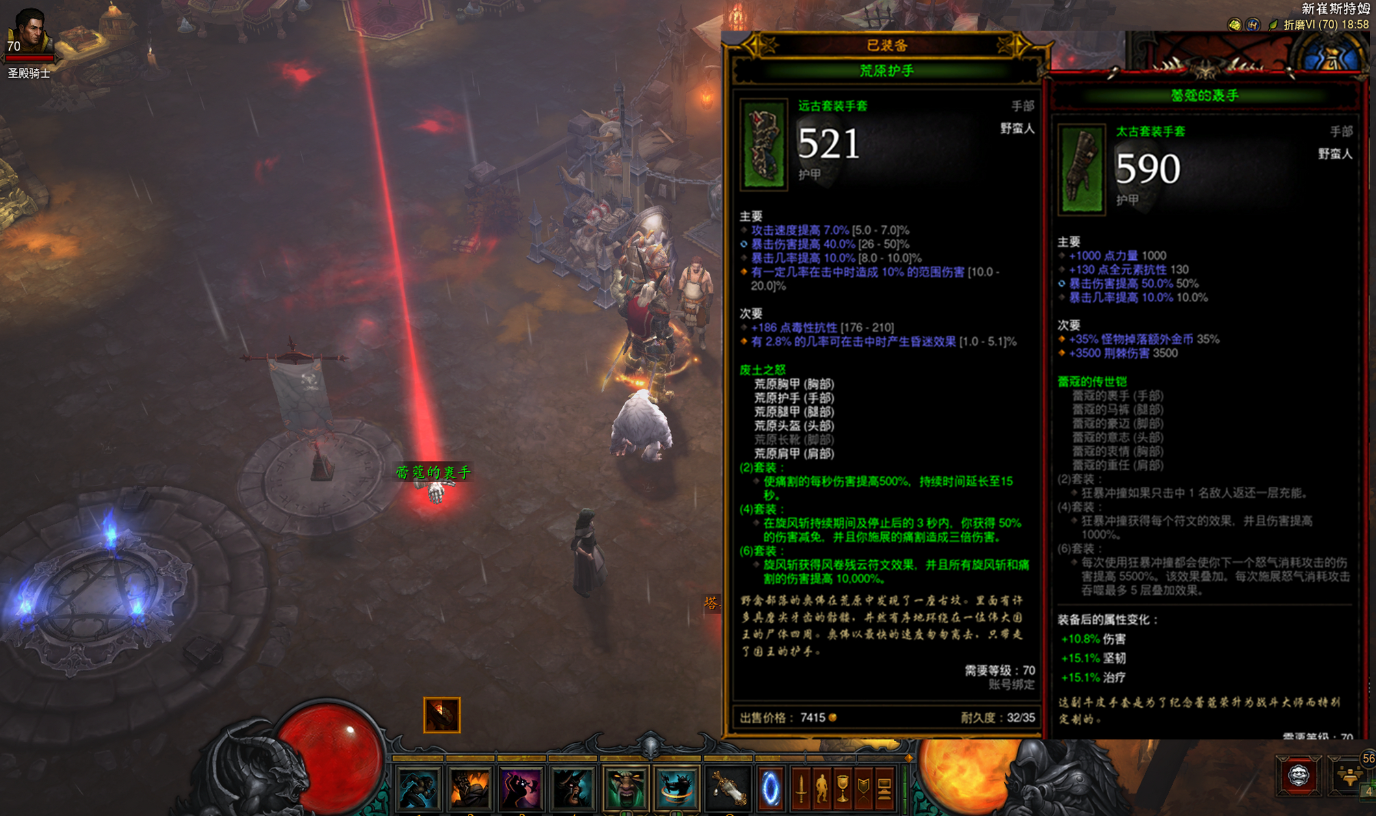Screen dimensions: 1376x816
Task: Pick up the dropped gloves item label
Action: point(432,472)
